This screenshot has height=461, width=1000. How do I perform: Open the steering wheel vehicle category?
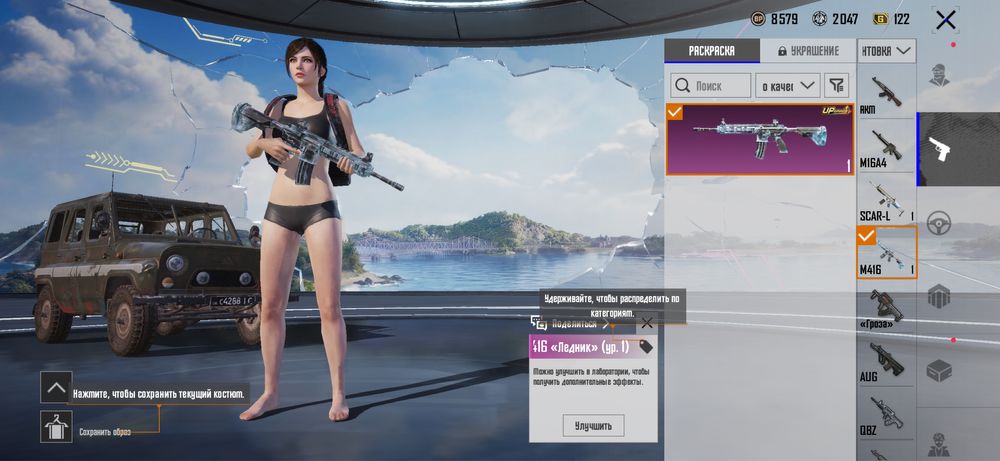[x=939, y=224]
